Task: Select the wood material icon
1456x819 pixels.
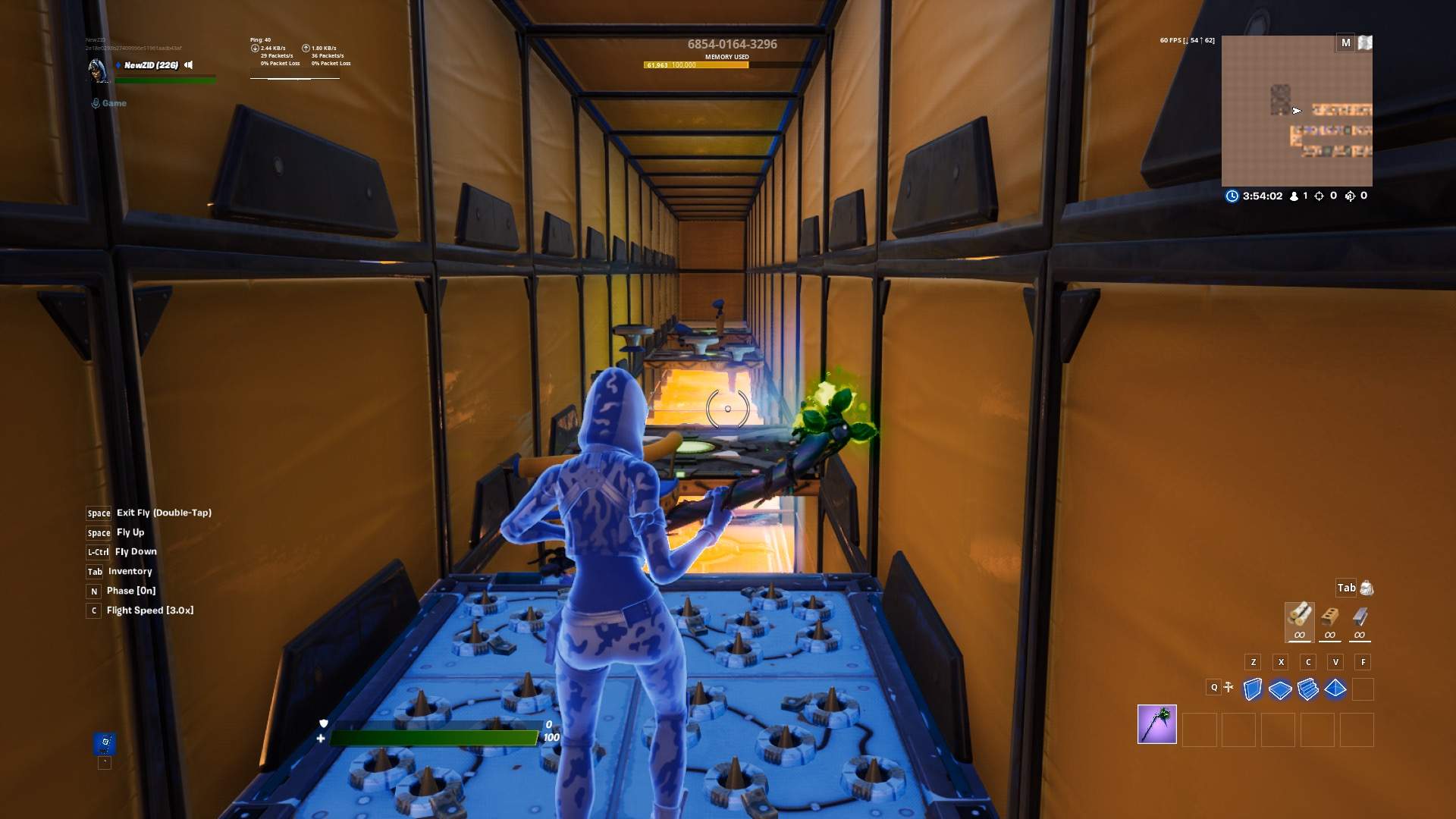Action: 1300,616
